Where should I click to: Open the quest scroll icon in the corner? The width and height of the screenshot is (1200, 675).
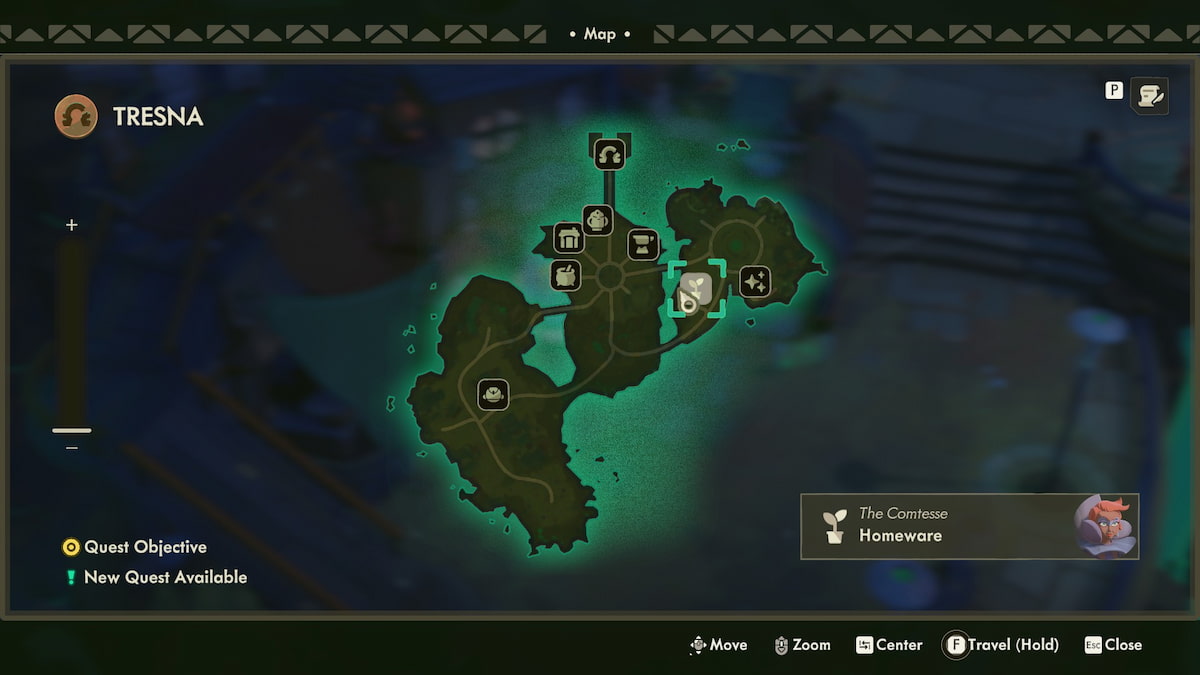[1149, 95]
